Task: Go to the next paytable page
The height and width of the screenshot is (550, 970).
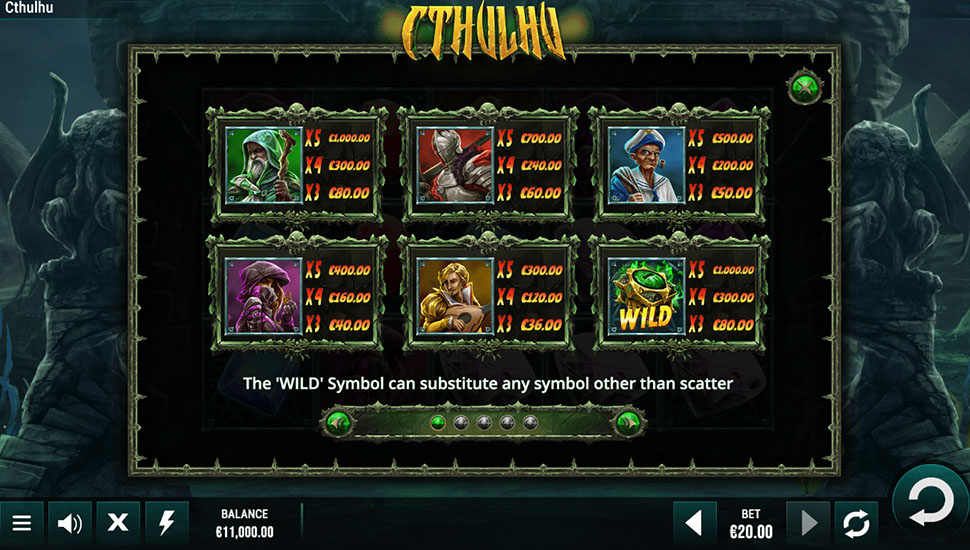Action: (627, 422)
